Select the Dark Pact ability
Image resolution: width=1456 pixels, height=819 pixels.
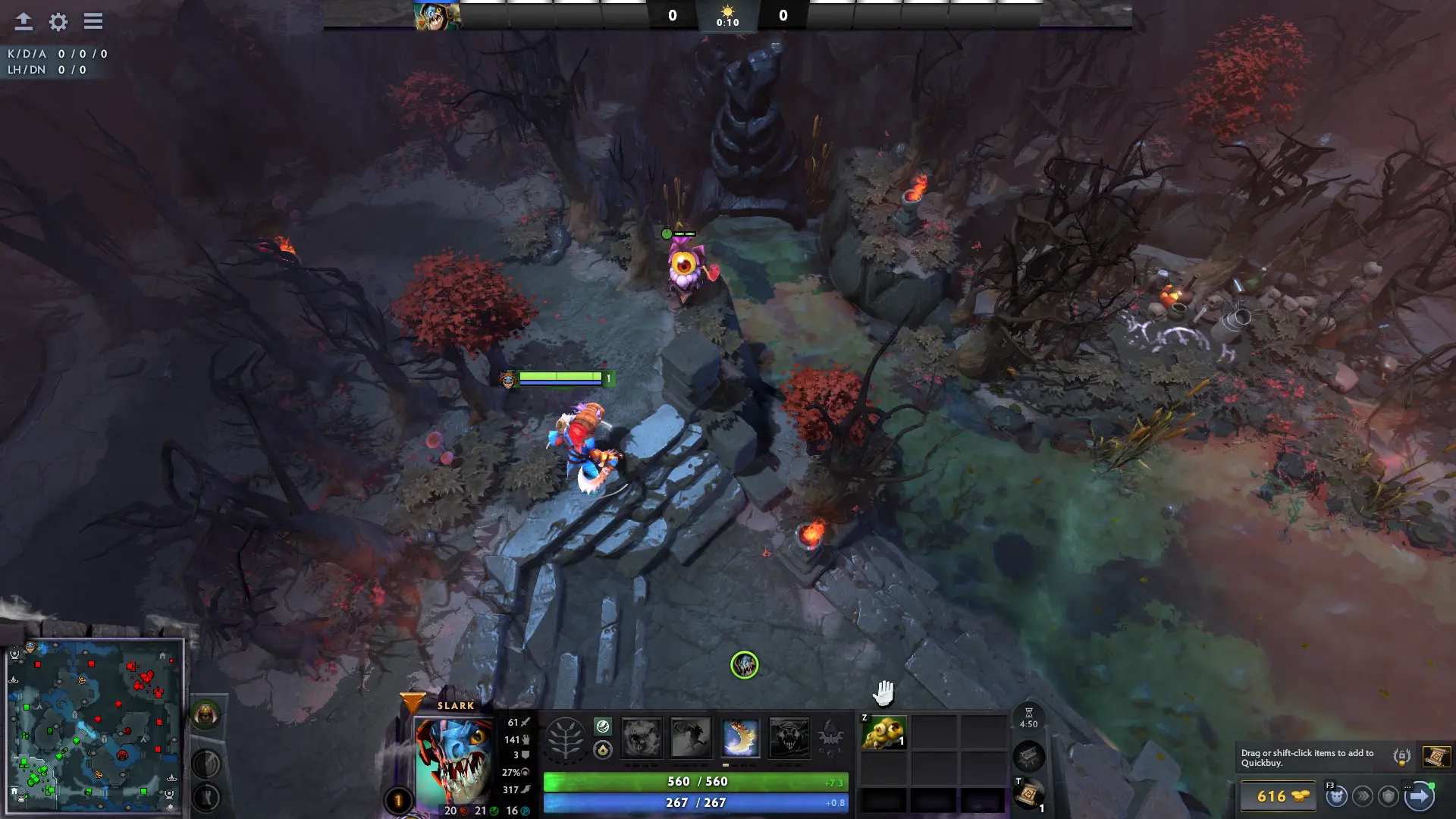641,738
